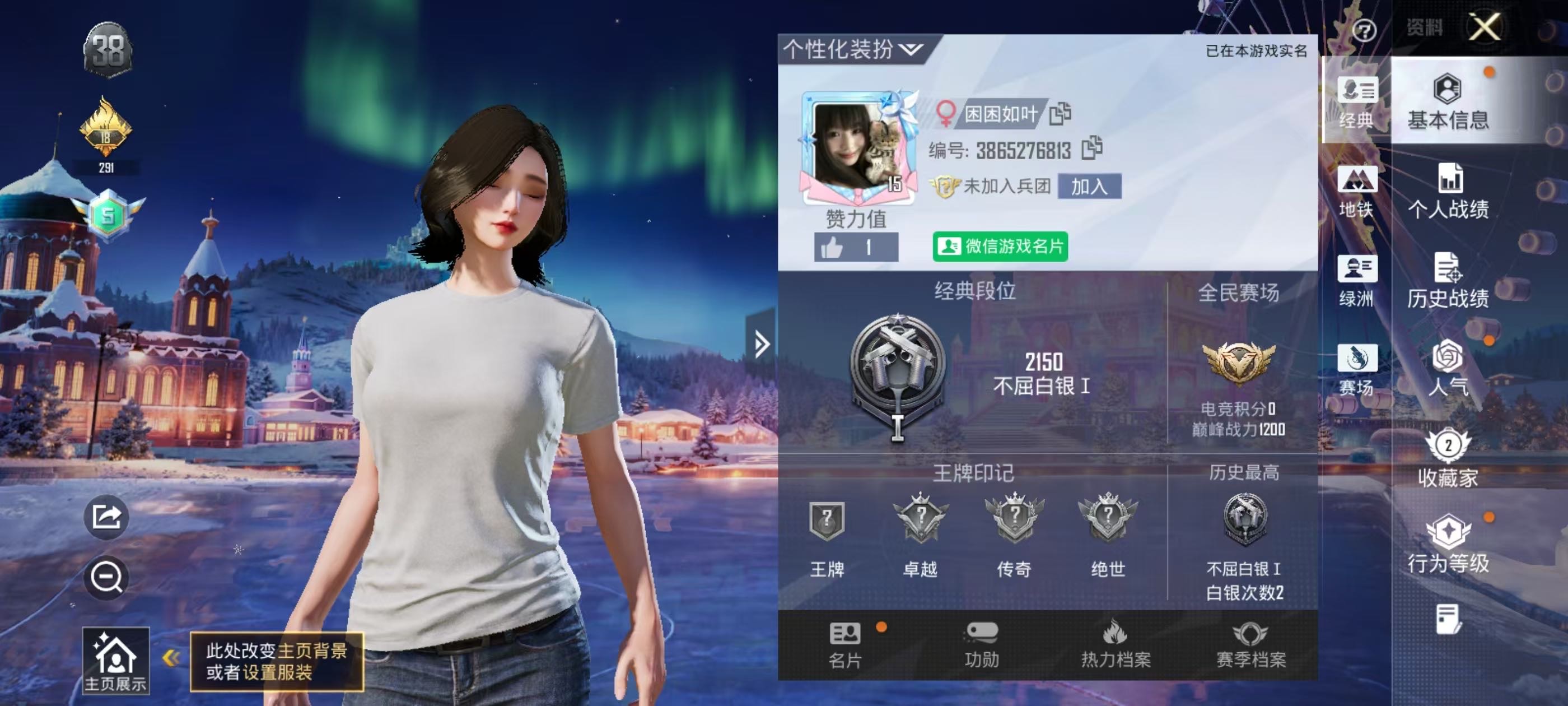Open the green 微信游戏名片 button
This screenshot has height=706, width=1568.
(1000, 247)
